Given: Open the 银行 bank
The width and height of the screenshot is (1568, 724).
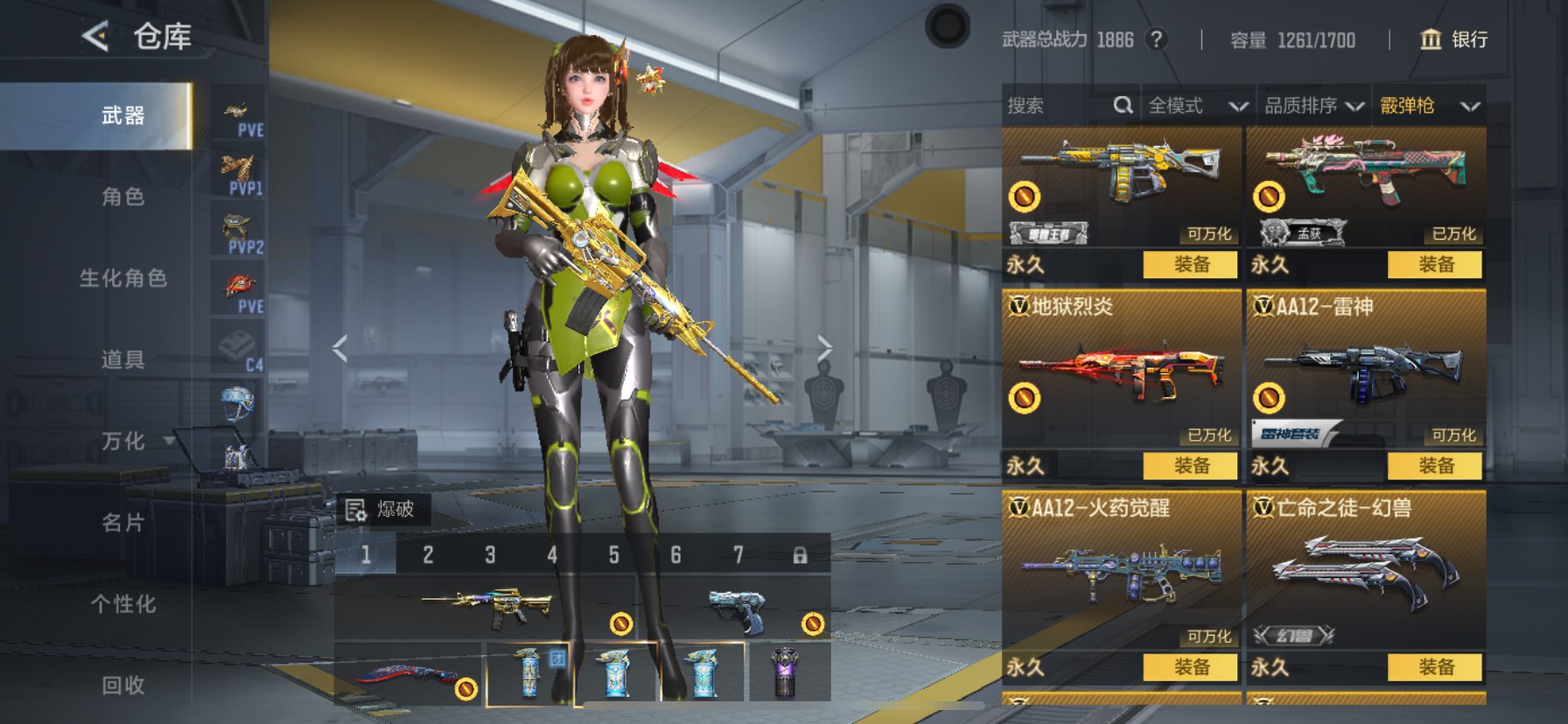Looking at the screenshot, I should pos(1453,39).
